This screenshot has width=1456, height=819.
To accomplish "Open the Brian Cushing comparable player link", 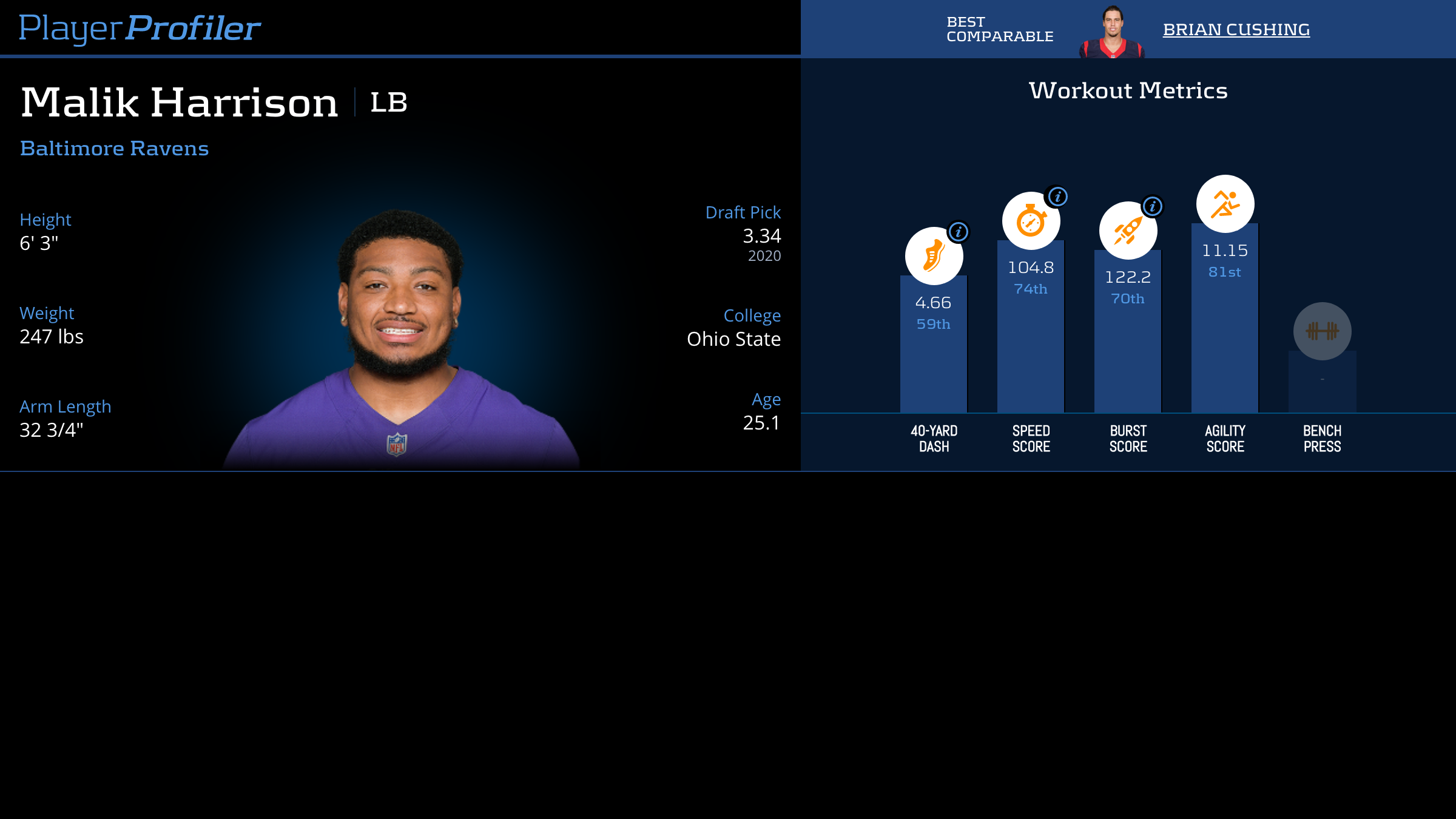I will pyautogui.click(x=1236, y=30).
